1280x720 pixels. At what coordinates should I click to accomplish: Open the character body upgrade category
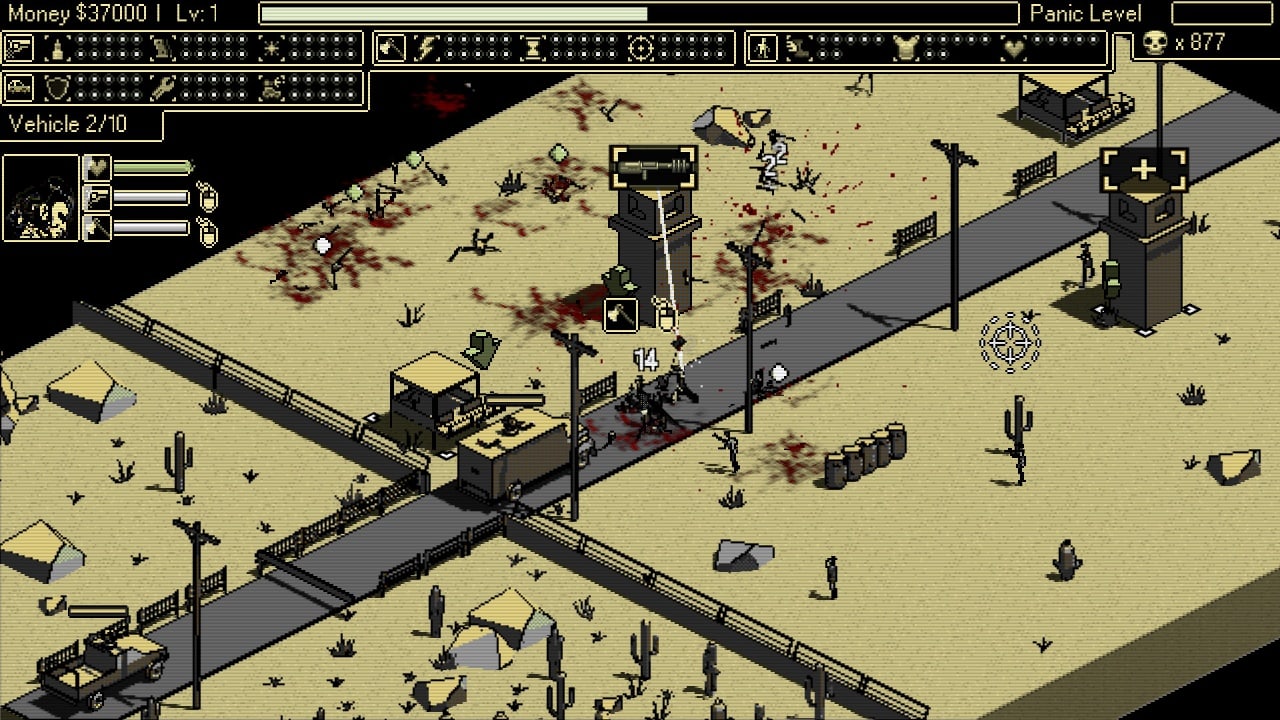[x=763, y=48]
